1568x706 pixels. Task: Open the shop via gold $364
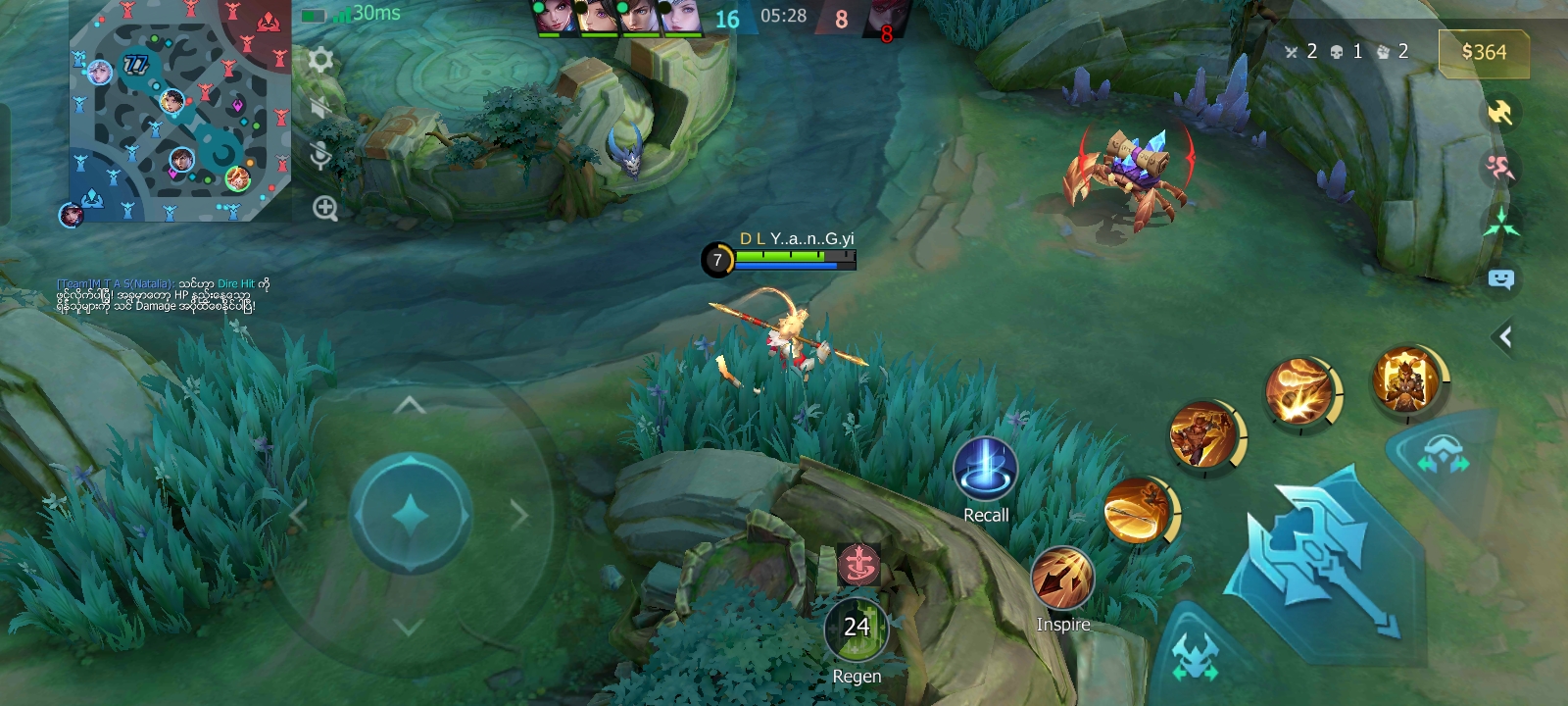1483,53
